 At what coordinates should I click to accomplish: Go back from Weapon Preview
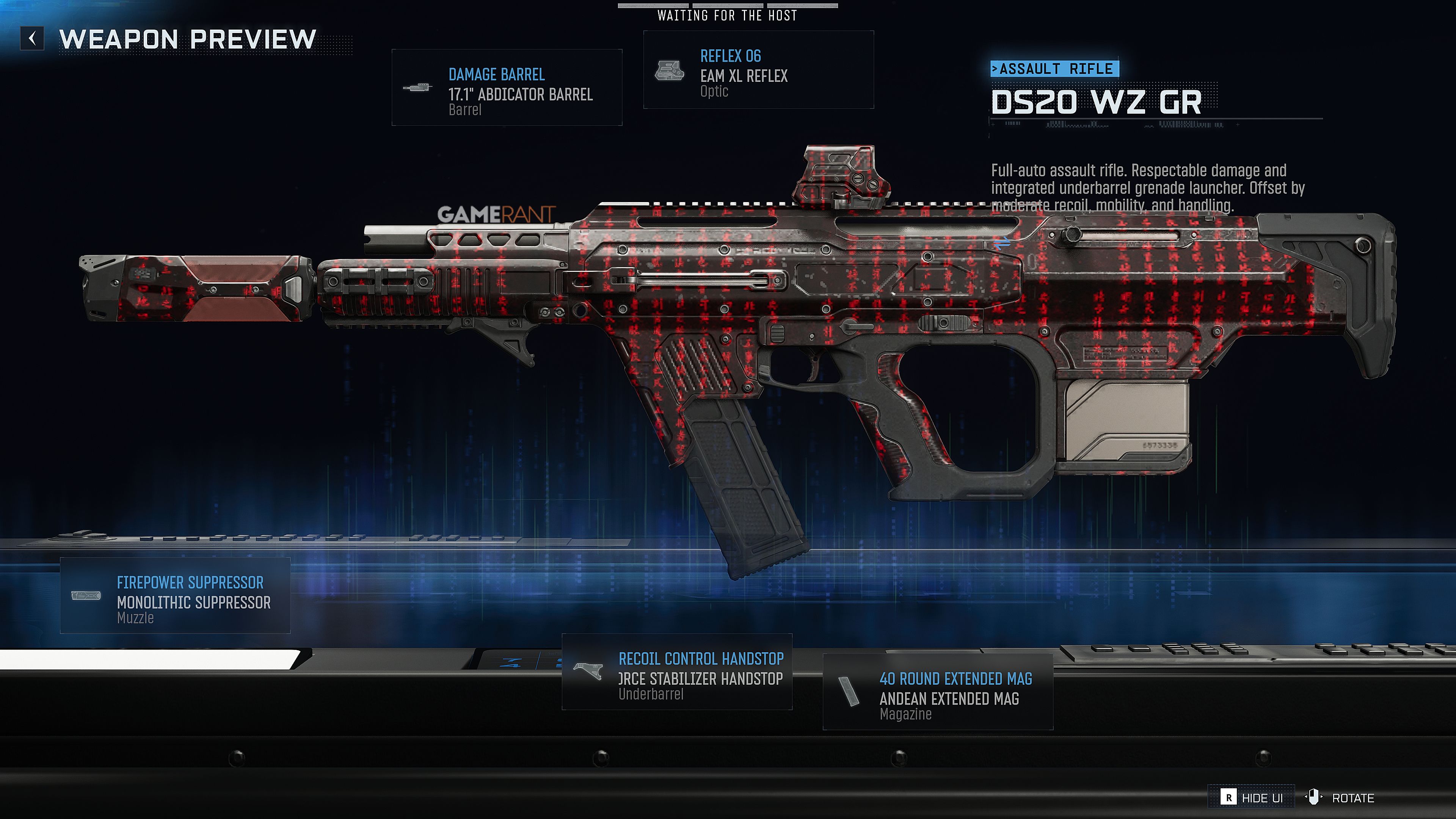32,38
